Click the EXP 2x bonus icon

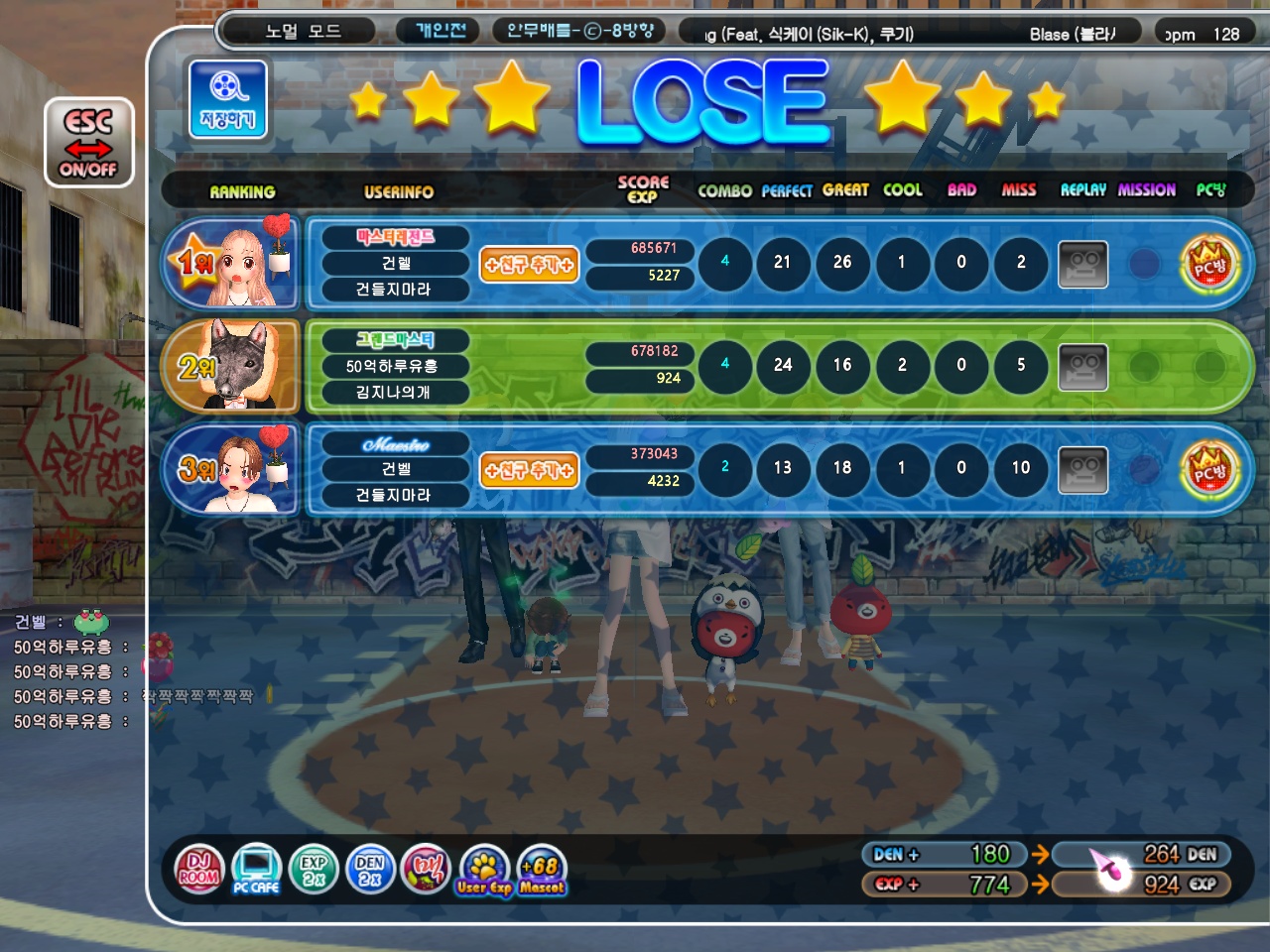[314, 870]
